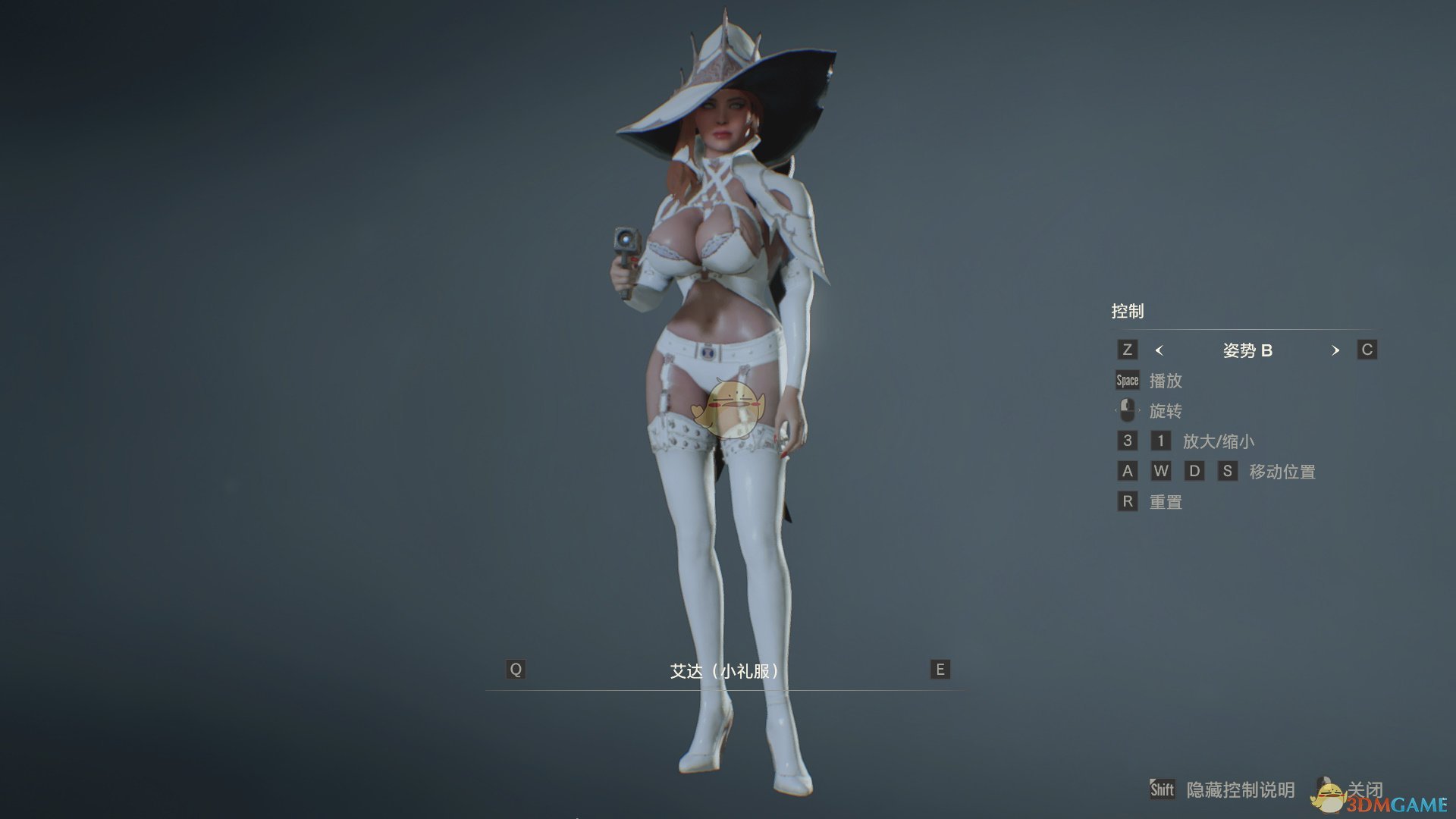Click the Space 播放 key icon to play pose
The image size is (1456, 819).
[1126, 380]
